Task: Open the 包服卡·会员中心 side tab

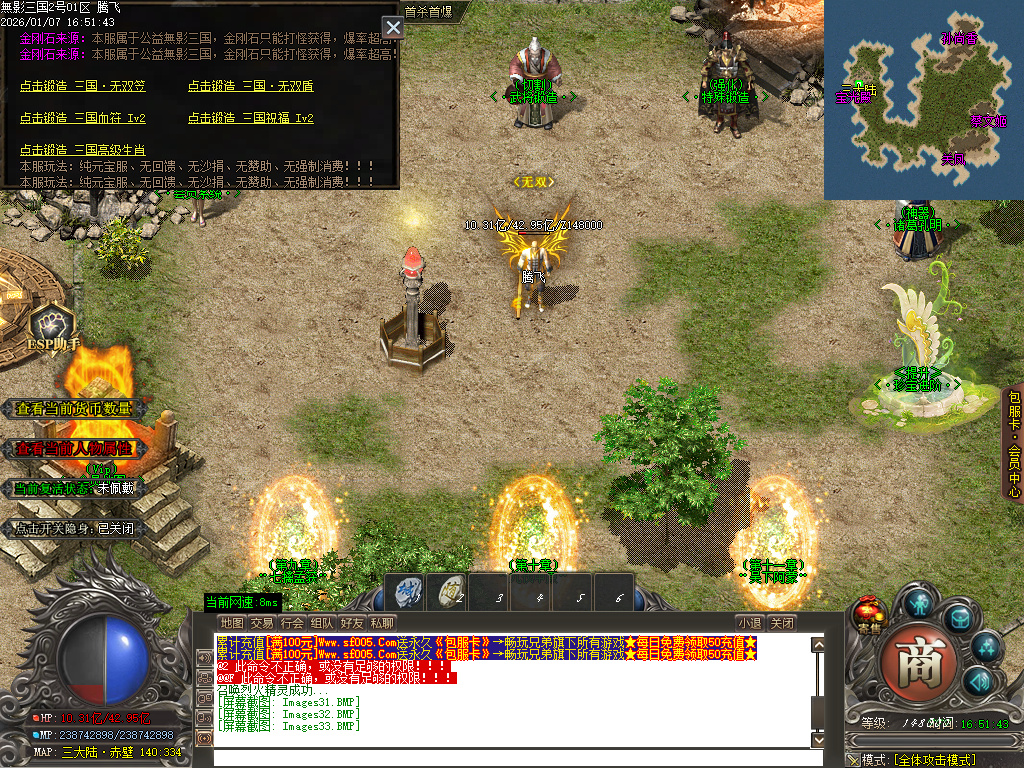Action: click(1013, 442)
